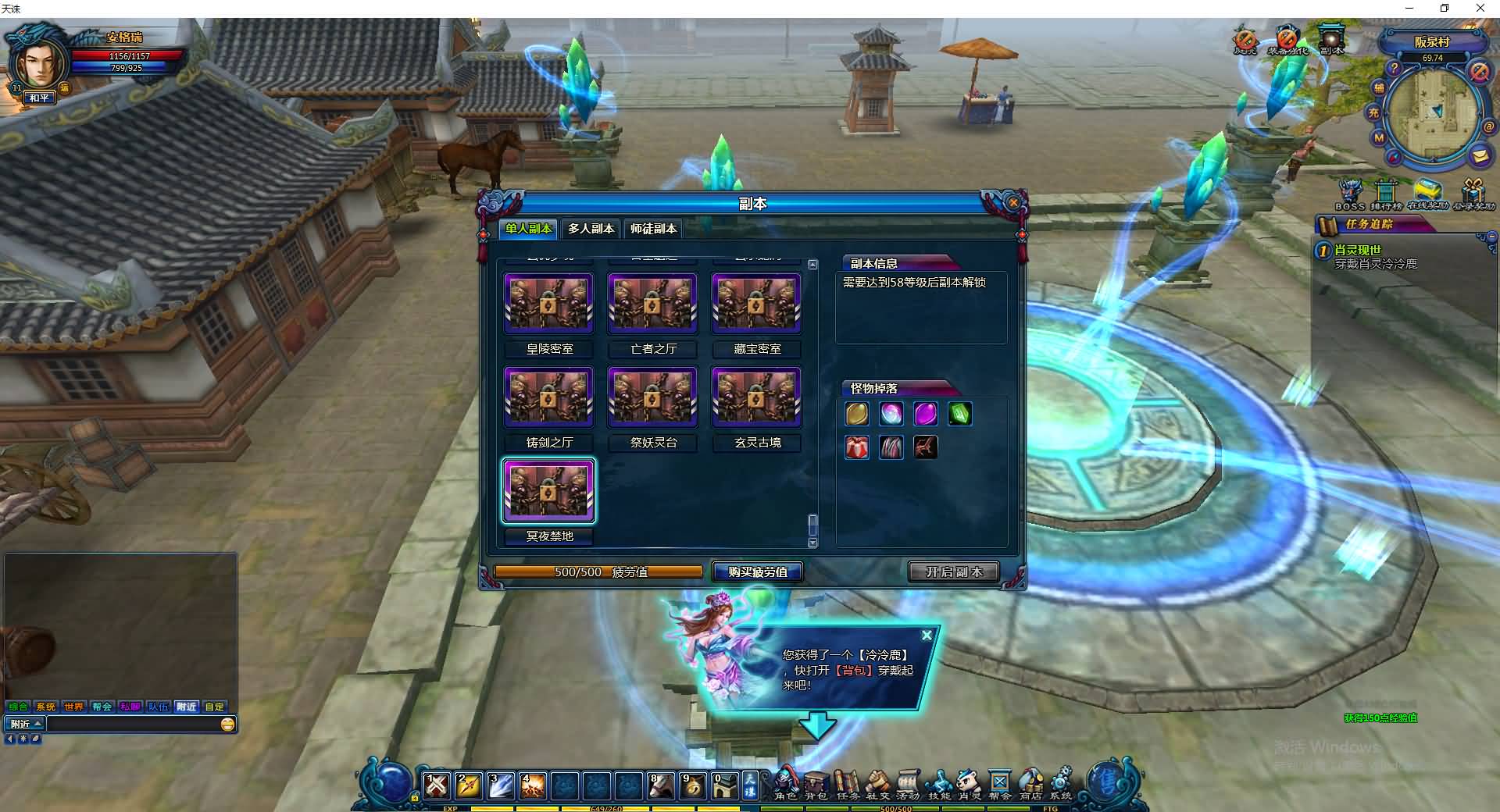This screenshot has width=1500, height=812.
Task: Open the 背包 bag from bottom bar
Action: [x=816, y=784]
